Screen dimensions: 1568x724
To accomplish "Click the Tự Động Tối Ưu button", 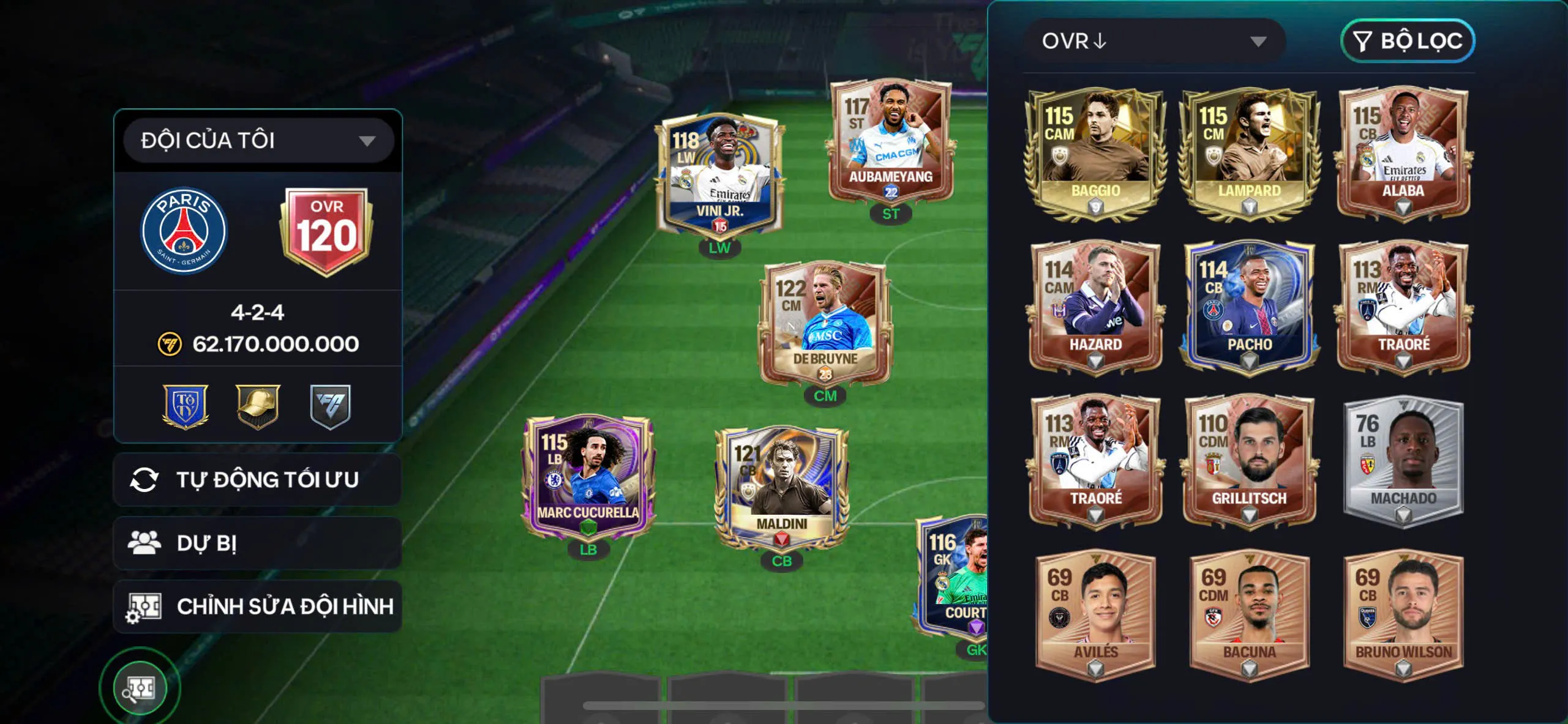I will [258, 480].
